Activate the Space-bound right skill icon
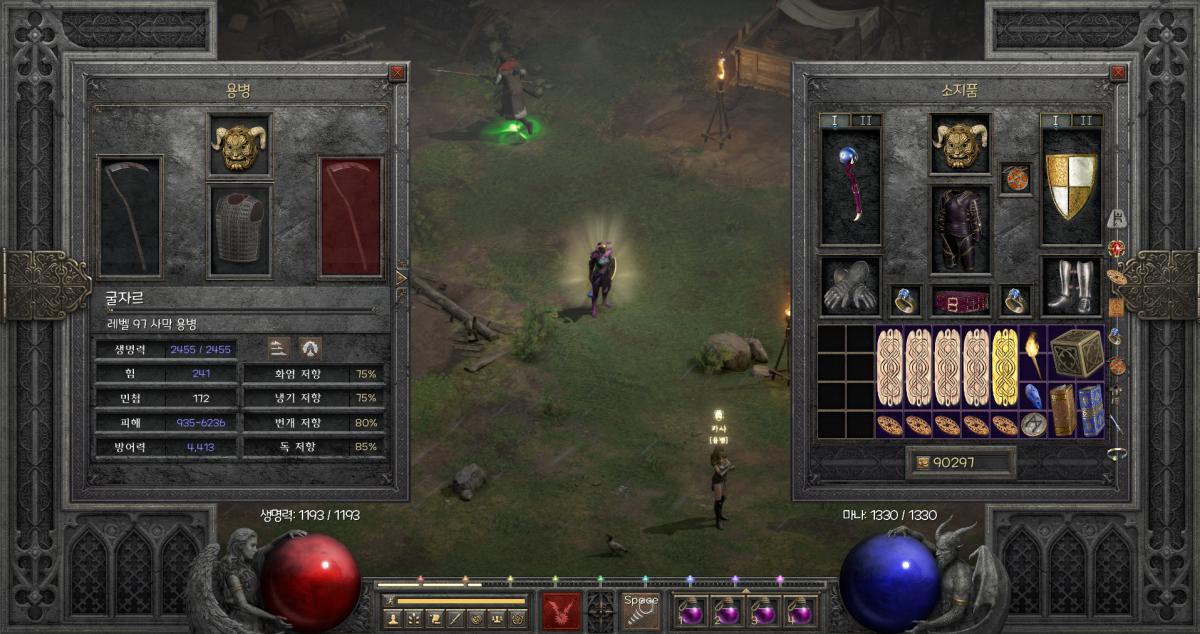The image size is (1200, 634). coord(640,610)
